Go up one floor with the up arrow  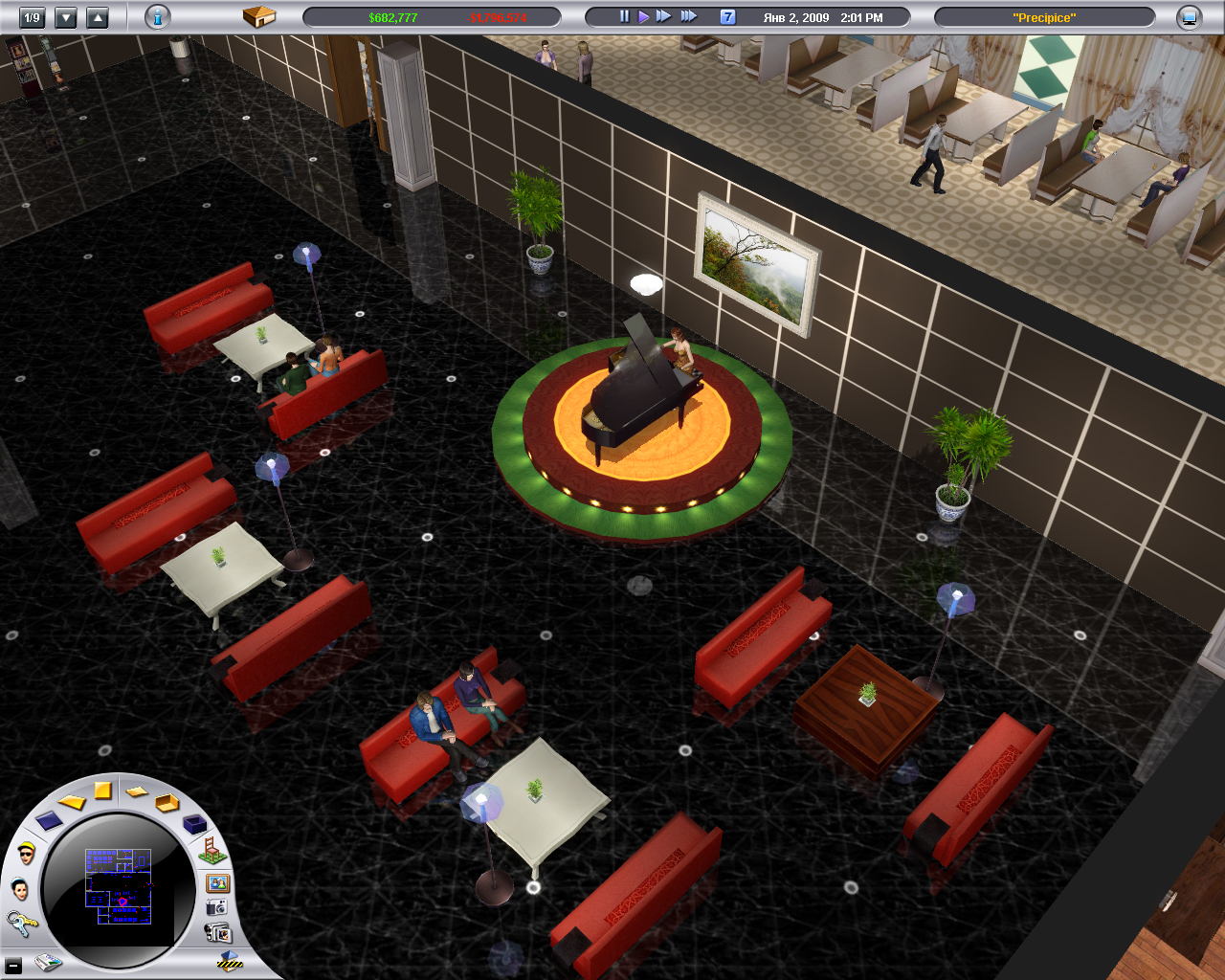pyautogui.click(x=98, y=17)
